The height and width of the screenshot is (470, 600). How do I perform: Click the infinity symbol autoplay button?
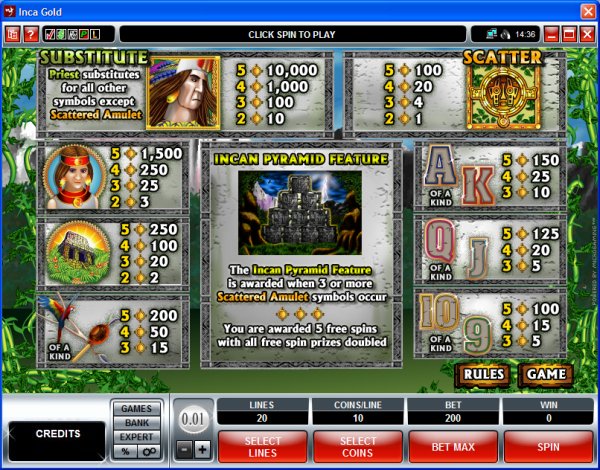[x=148, y=451]
